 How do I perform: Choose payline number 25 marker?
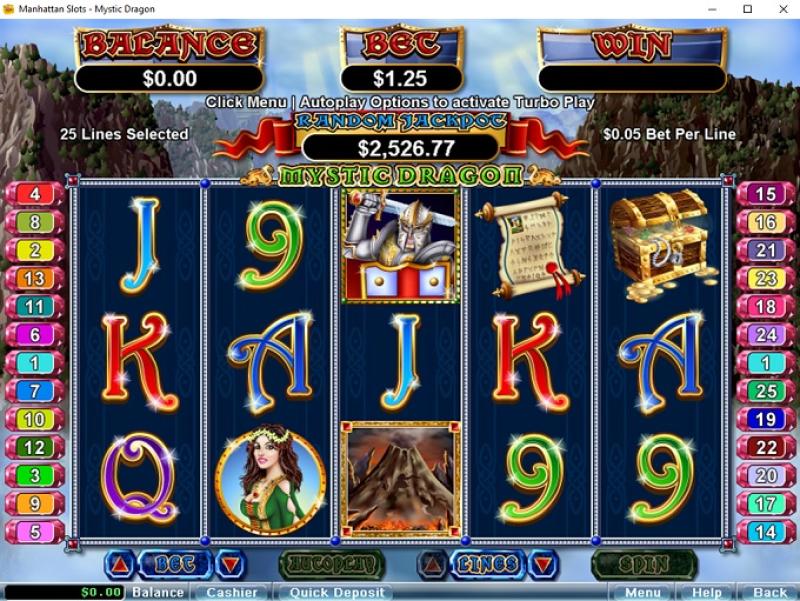click(766, 391)
